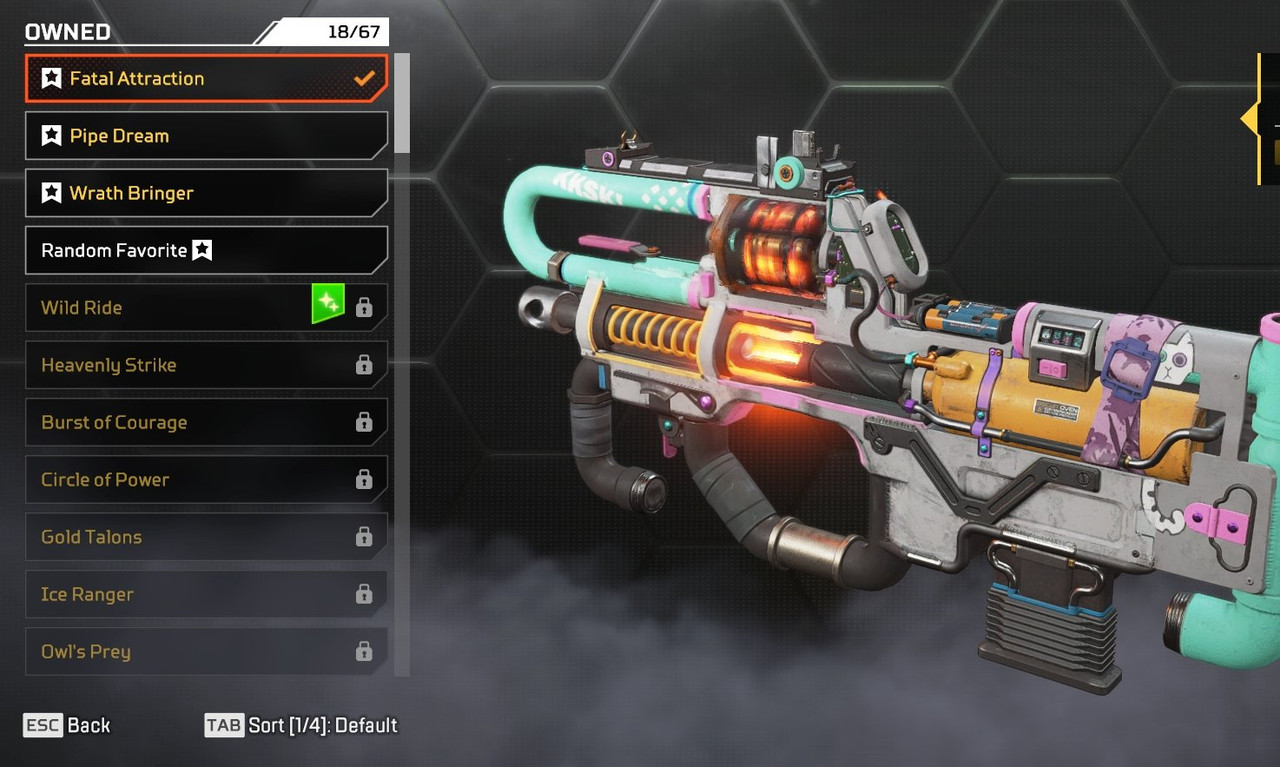This screenshot has height=767, width=1280.
Task: Choose the Pipe Dream skin
Action: [205, 135]
